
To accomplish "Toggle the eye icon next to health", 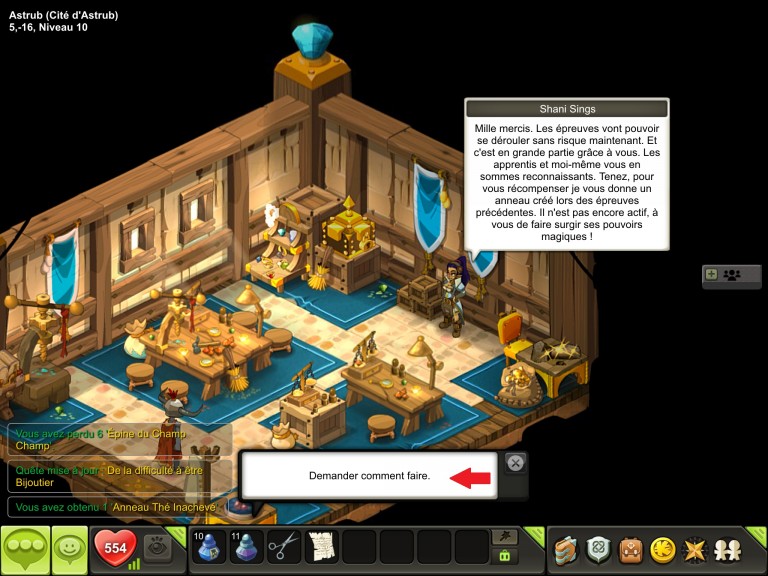I will [156, 548].
